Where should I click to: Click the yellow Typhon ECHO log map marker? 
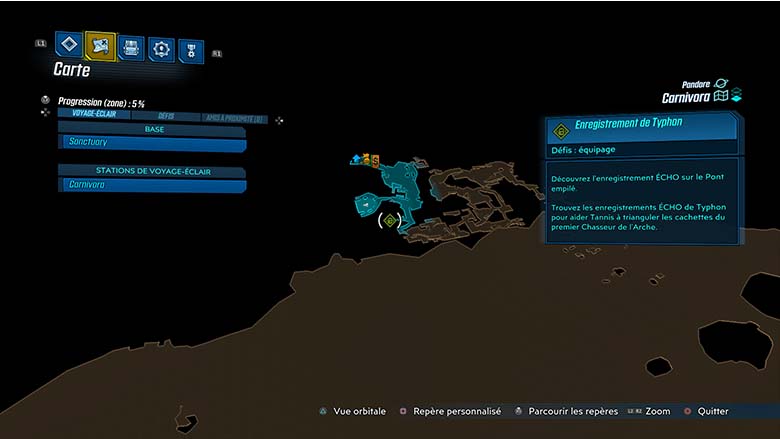click(390, 220)
